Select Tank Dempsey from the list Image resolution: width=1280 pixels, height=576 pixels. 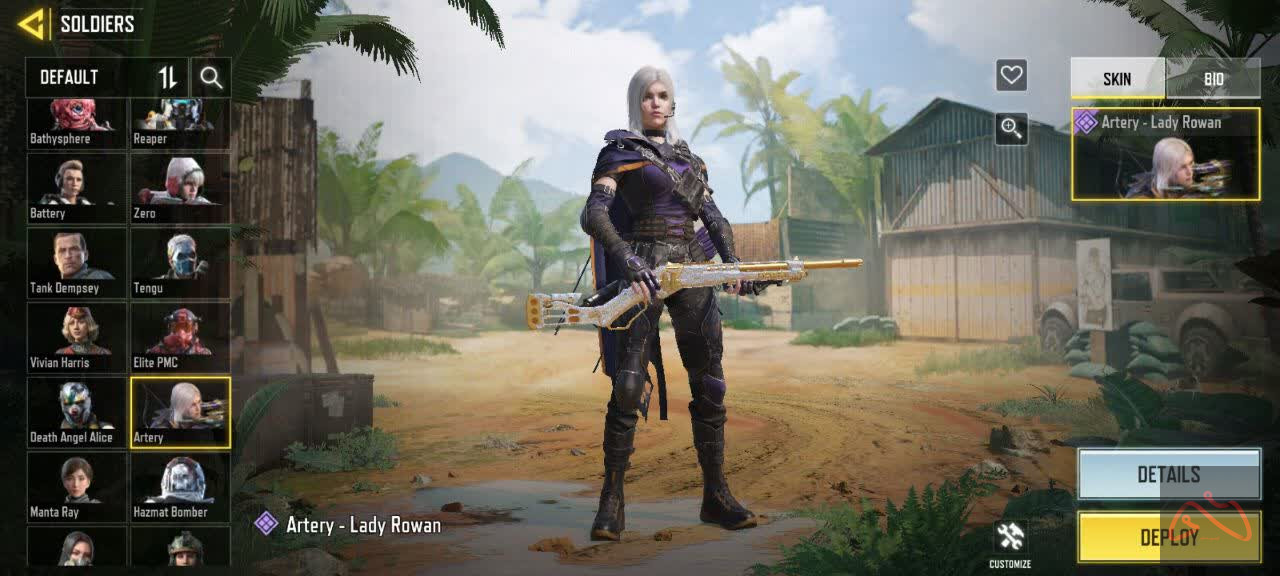click(77, 264)
